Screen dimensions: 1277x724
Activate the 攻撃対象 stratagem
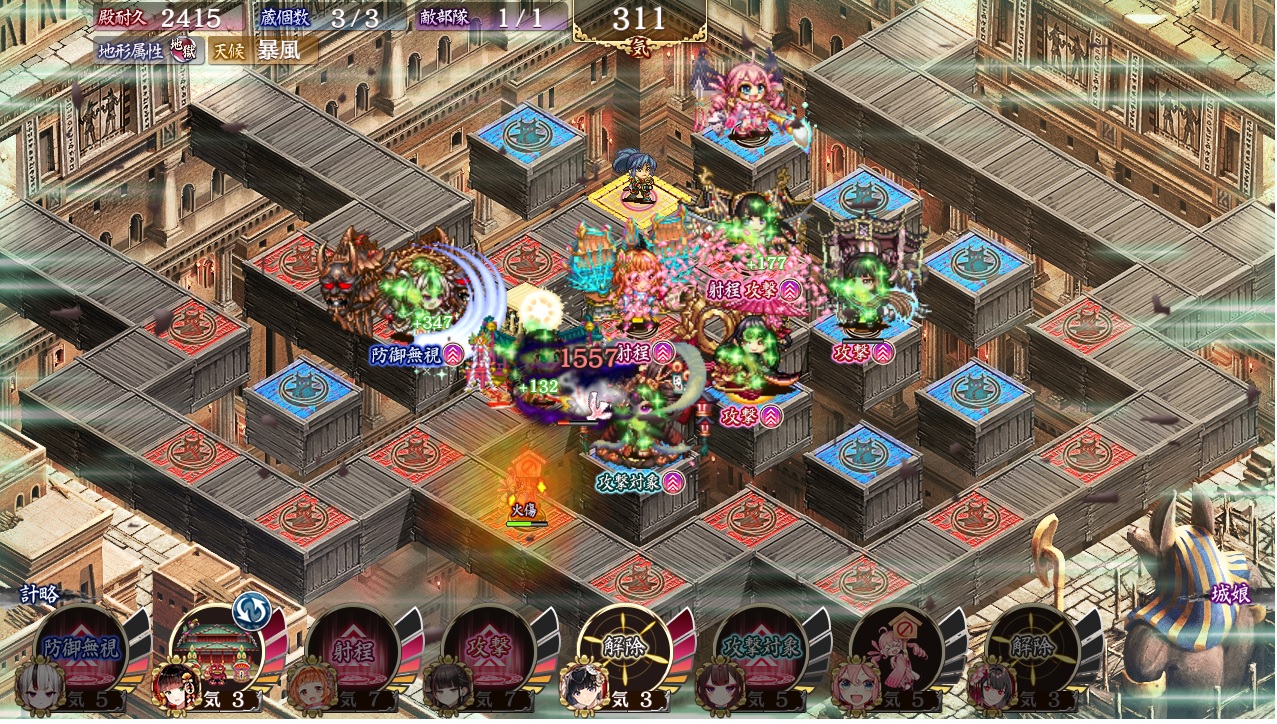pos(761,648)
